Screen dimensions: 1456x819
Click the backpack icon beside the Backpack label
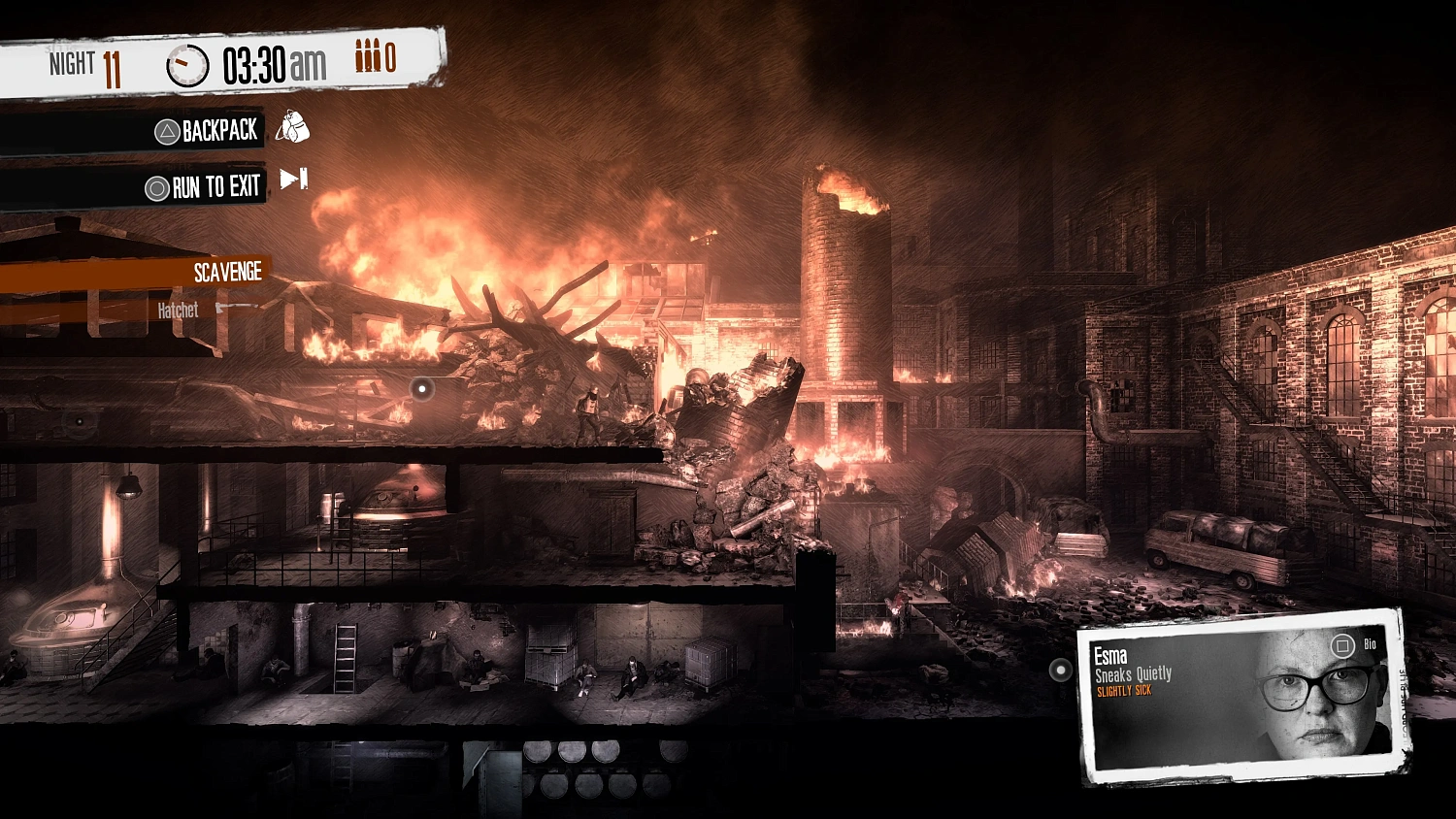pyautogui.click(x=291, y=127)
